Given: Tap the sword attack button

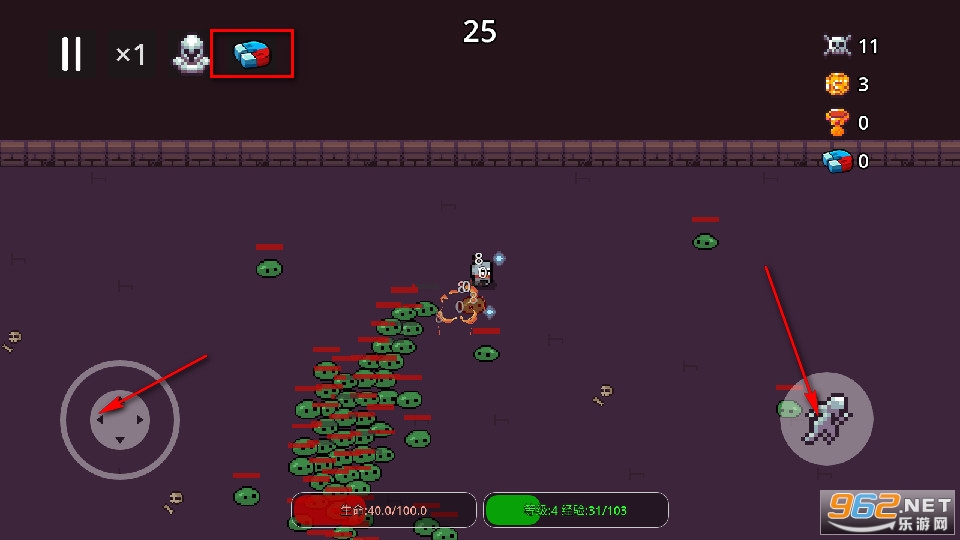Looking at the screenshot, I should [827, 419].
